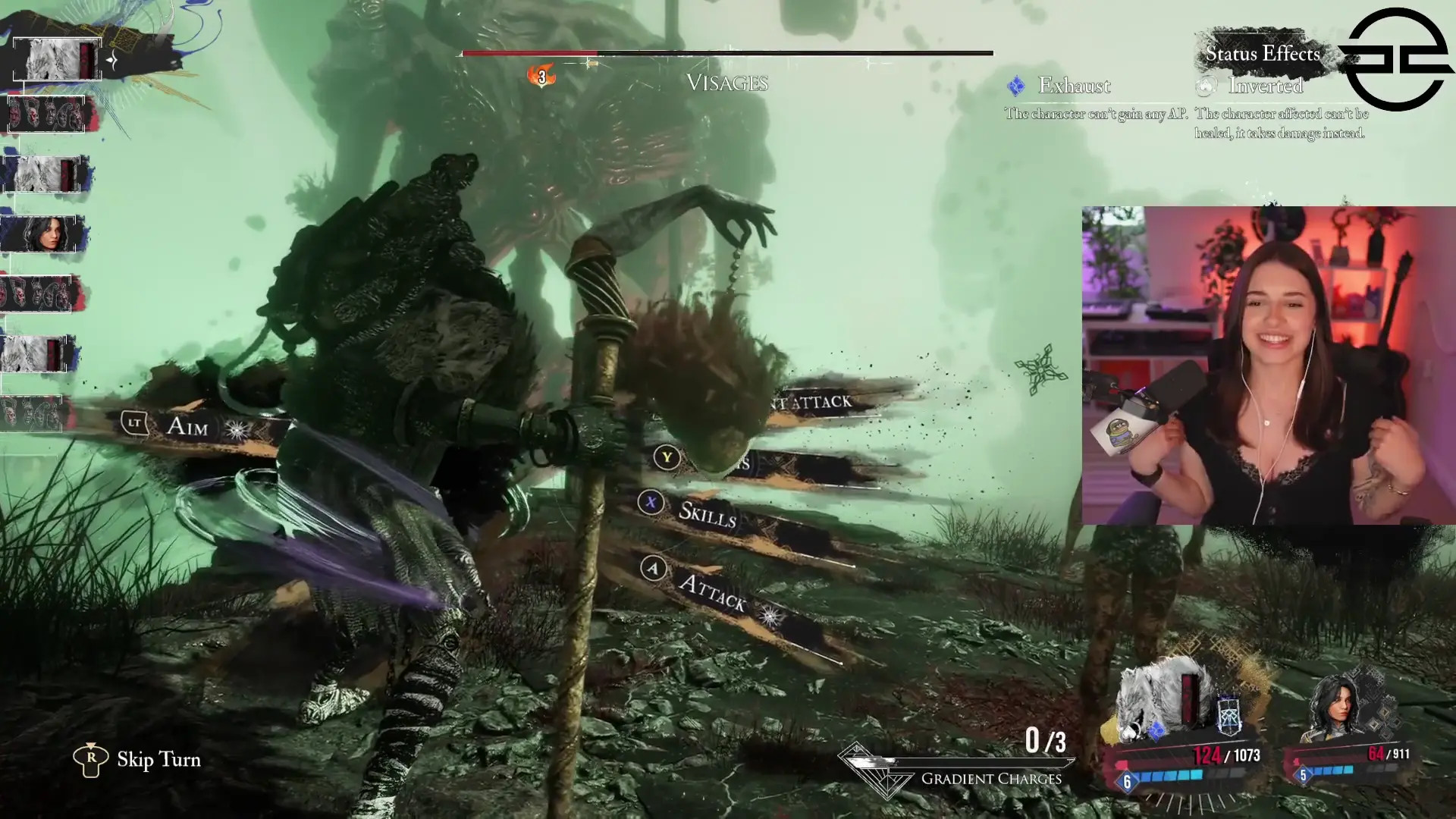Click the Skip Turn label

(158, 760)
